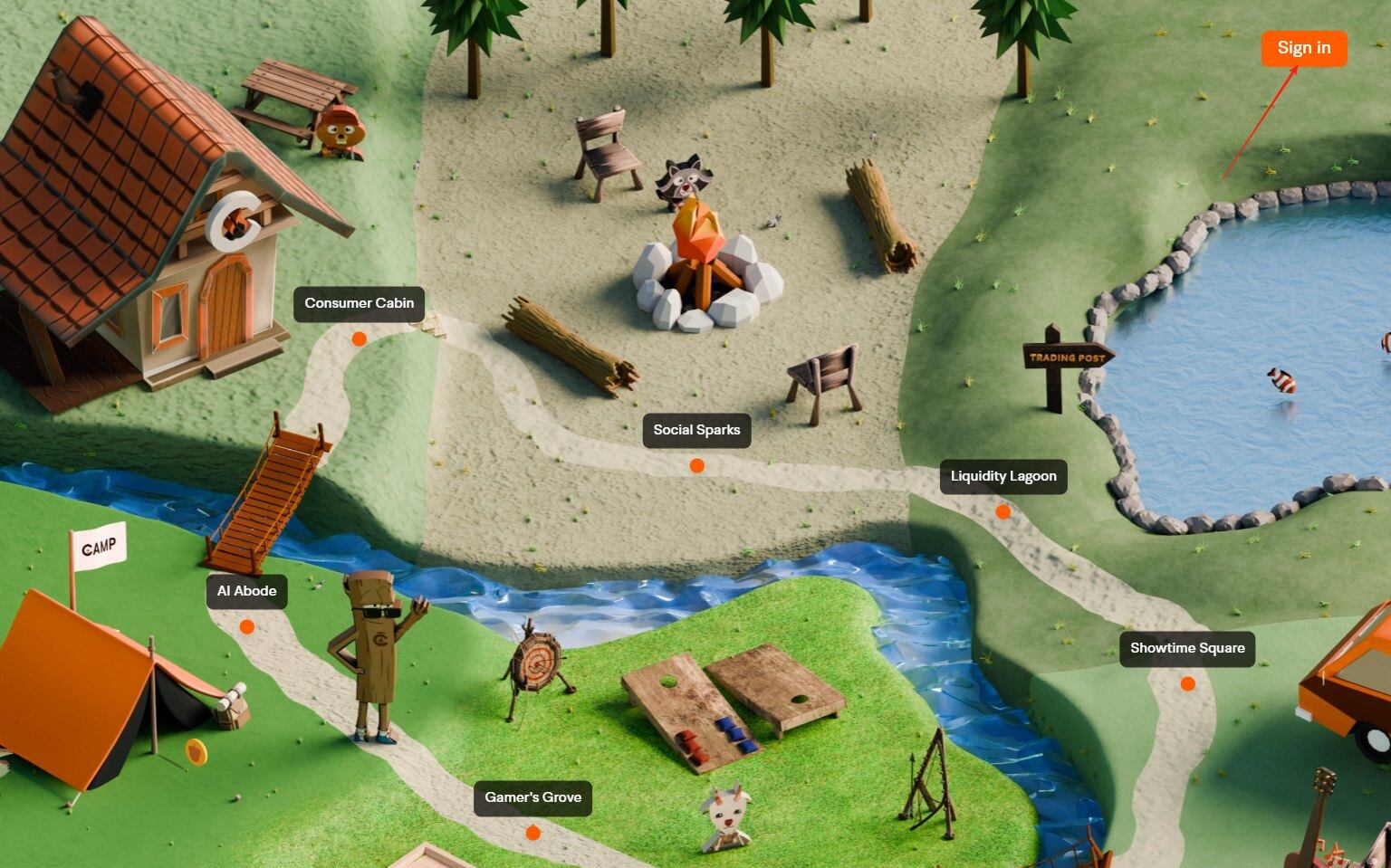Open the Liquidity Lagoon location marker
The image size is (1391, 868).
tap(1002, 511)
